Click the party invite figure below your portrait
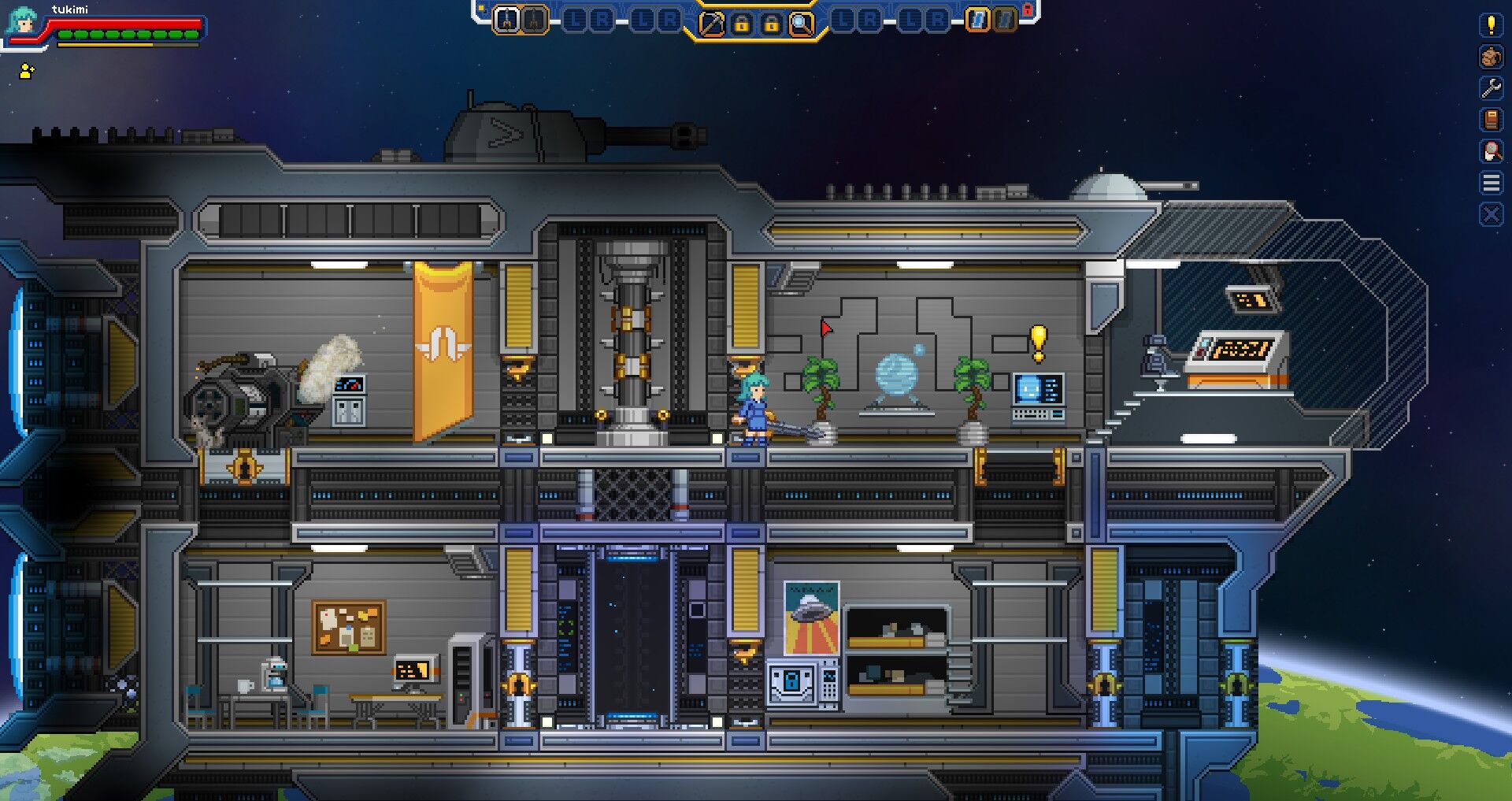Screen dimensions: 1512x801 tap(26, 72)
